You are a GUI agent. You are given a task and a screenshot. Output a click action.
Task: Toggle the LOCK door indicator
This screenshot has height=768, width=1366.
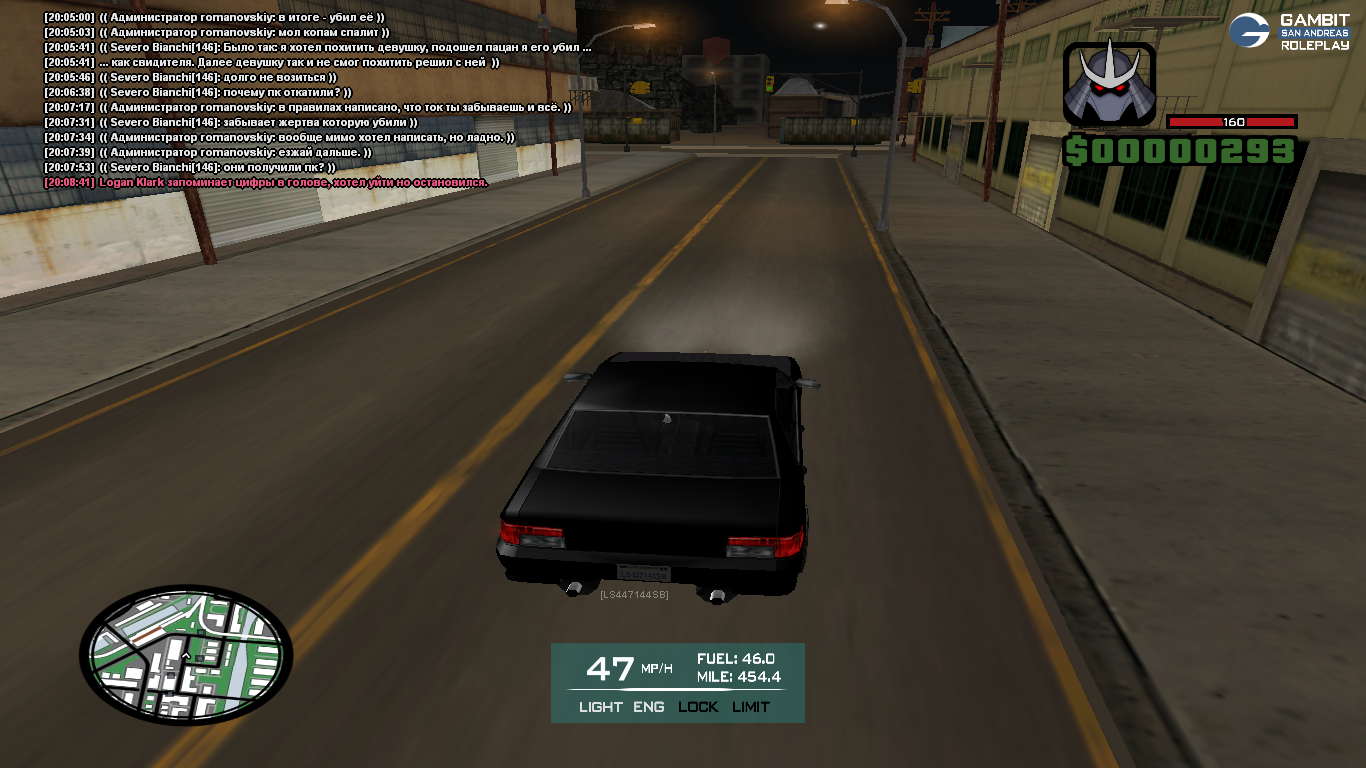click(x=698, y=707)
